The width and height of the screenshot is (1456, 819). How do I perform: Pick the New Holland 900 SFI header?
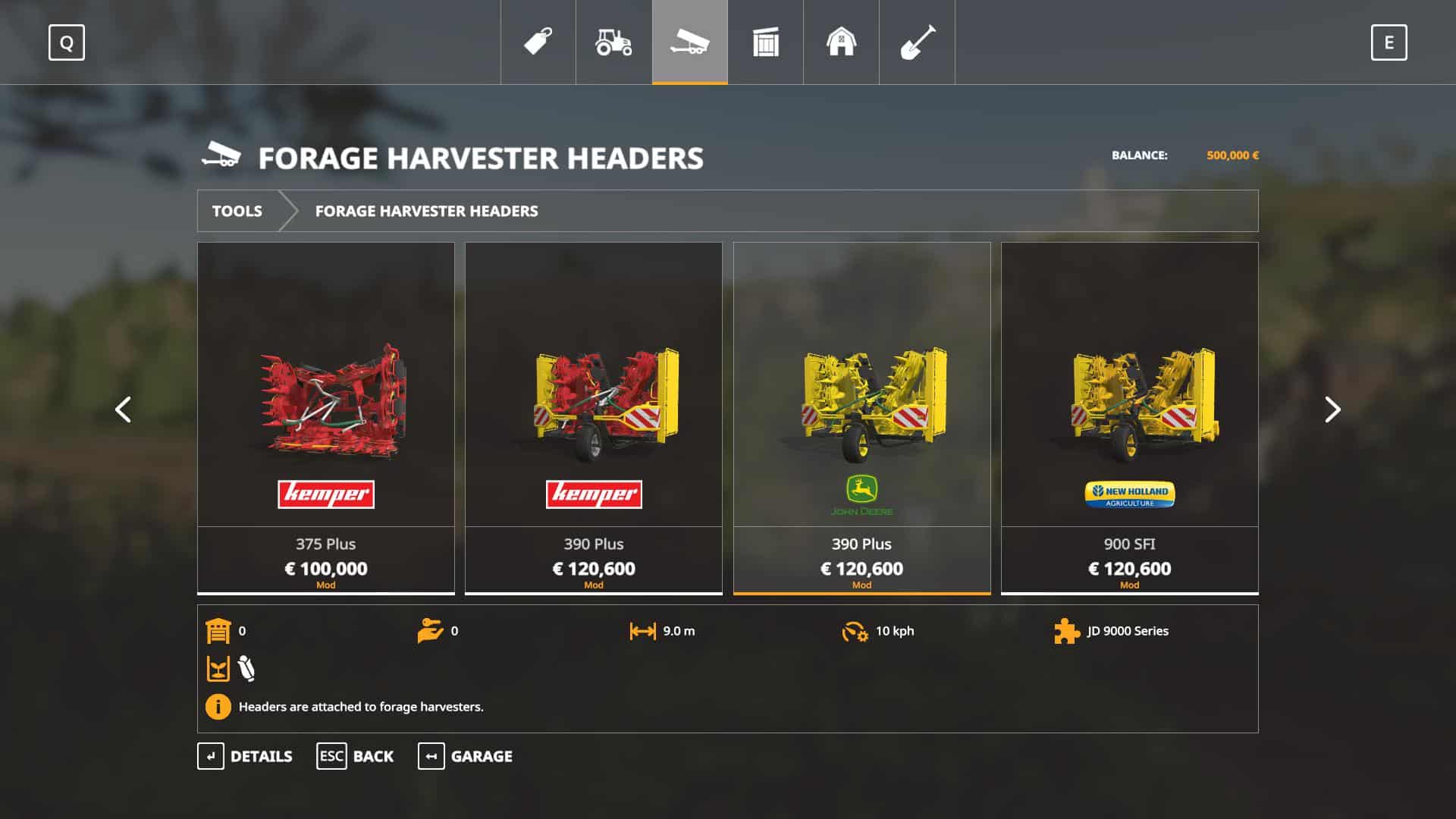coord(1129,417)
